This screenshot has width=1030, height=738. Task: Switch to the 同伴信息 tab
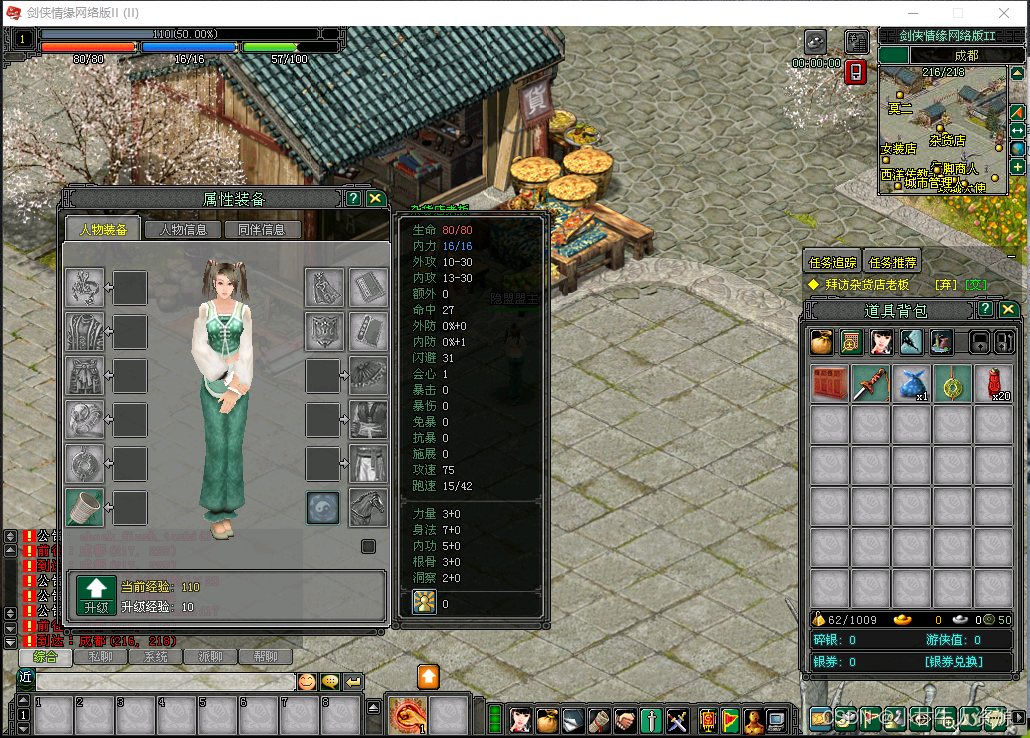click(262, 229)
